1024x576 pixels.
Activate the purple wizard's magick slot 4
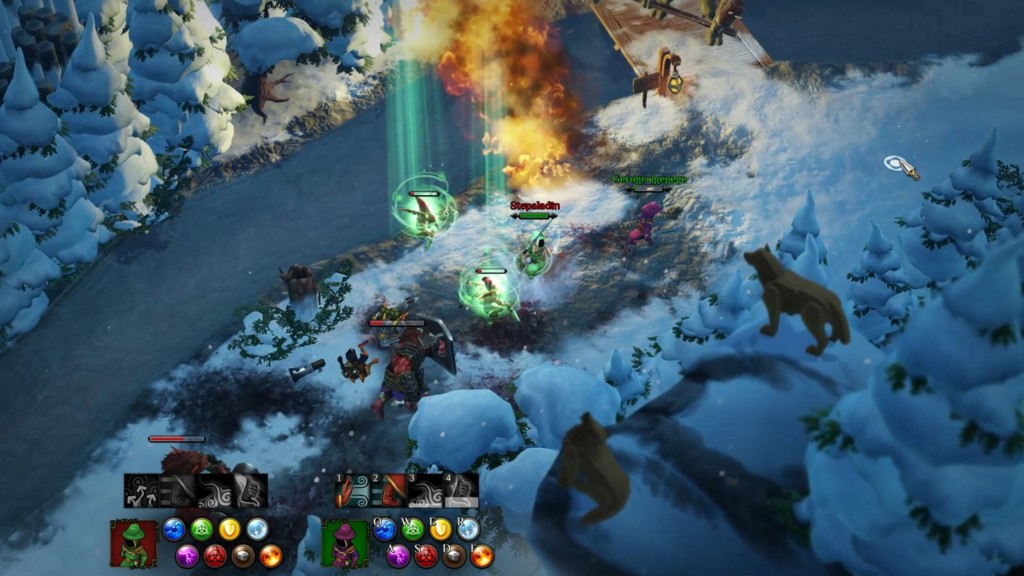click(461, 491)
